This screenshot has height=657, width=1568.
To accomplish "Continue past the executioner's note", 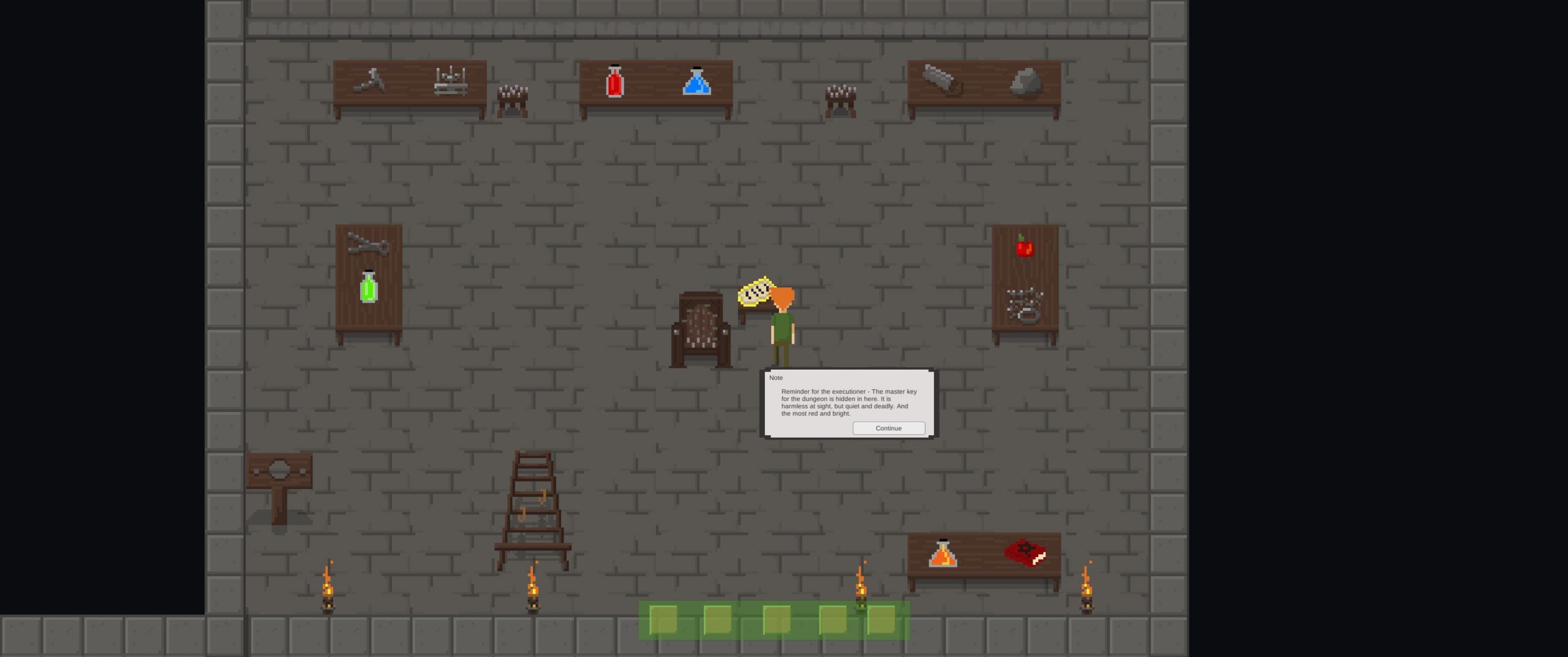I will 888,428.
